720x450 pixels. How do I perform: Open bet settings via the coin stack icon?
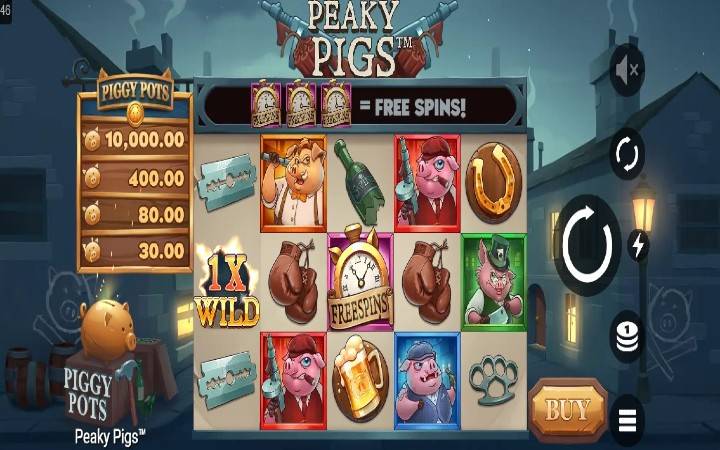coord(627,335)
